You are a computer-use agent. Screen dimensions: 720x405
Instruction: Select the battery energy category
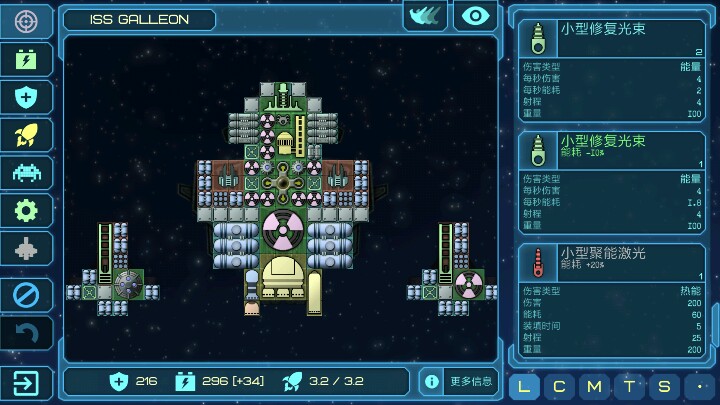[26, 59]
